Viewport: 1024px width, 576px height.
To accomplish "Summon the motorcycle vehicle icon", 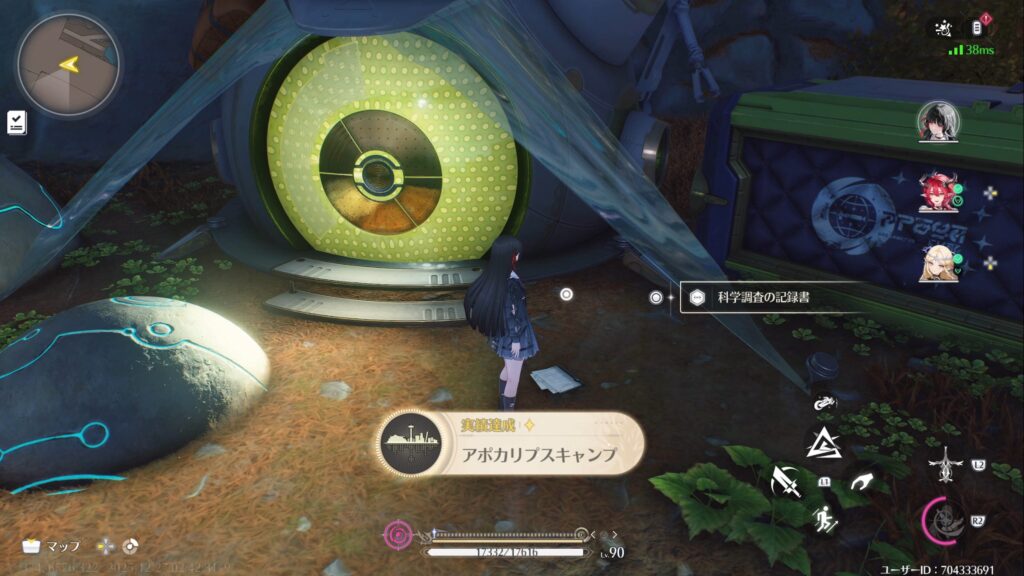I will click(824, 404).
